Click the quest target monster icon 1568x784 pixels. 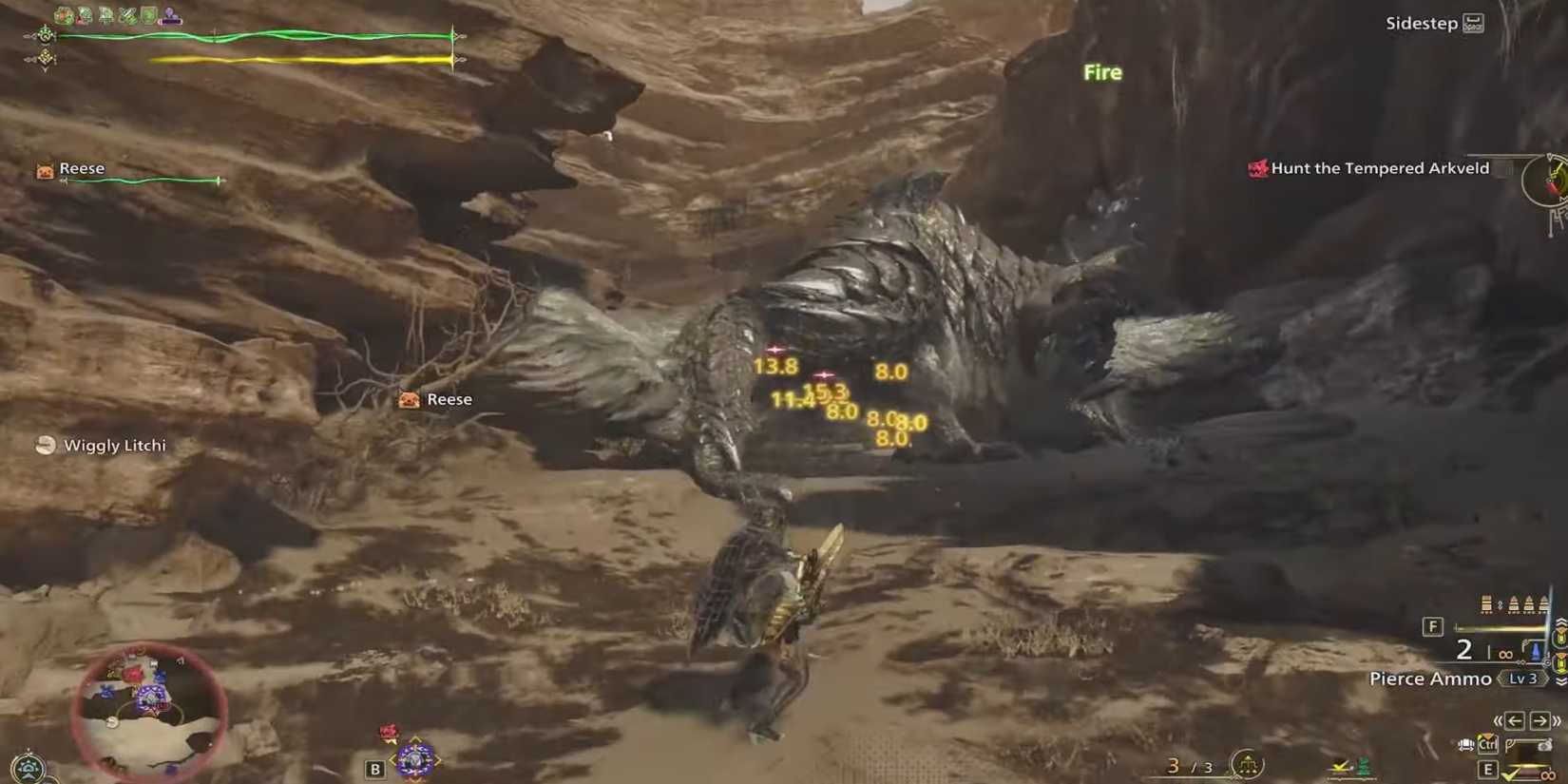1257,167
